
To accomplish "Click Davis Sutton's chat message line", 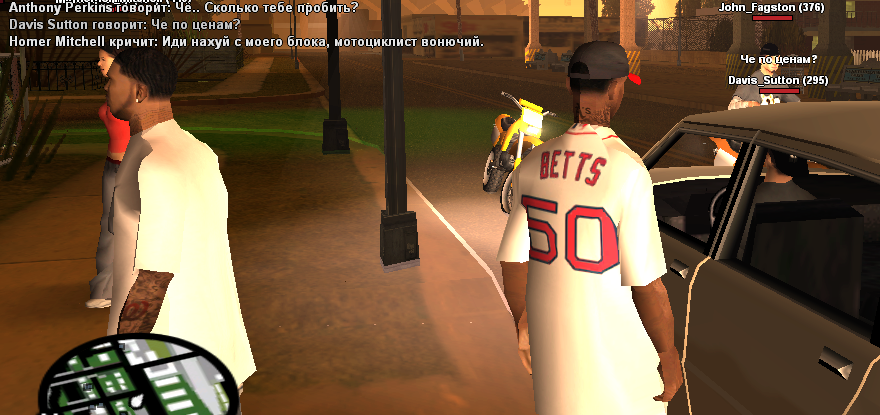I will [124, 24].
